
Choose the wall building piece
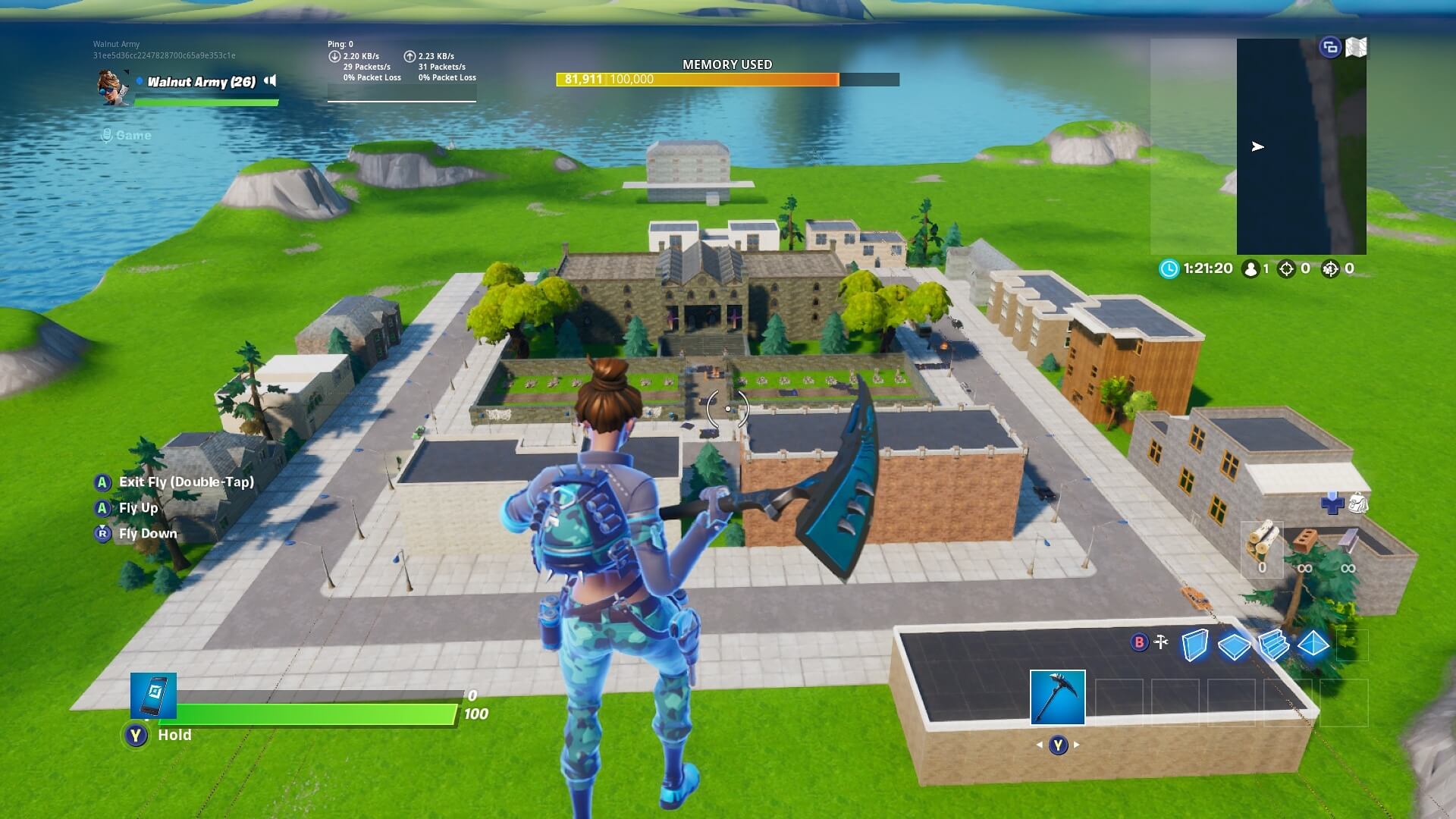pos(1194,645)
